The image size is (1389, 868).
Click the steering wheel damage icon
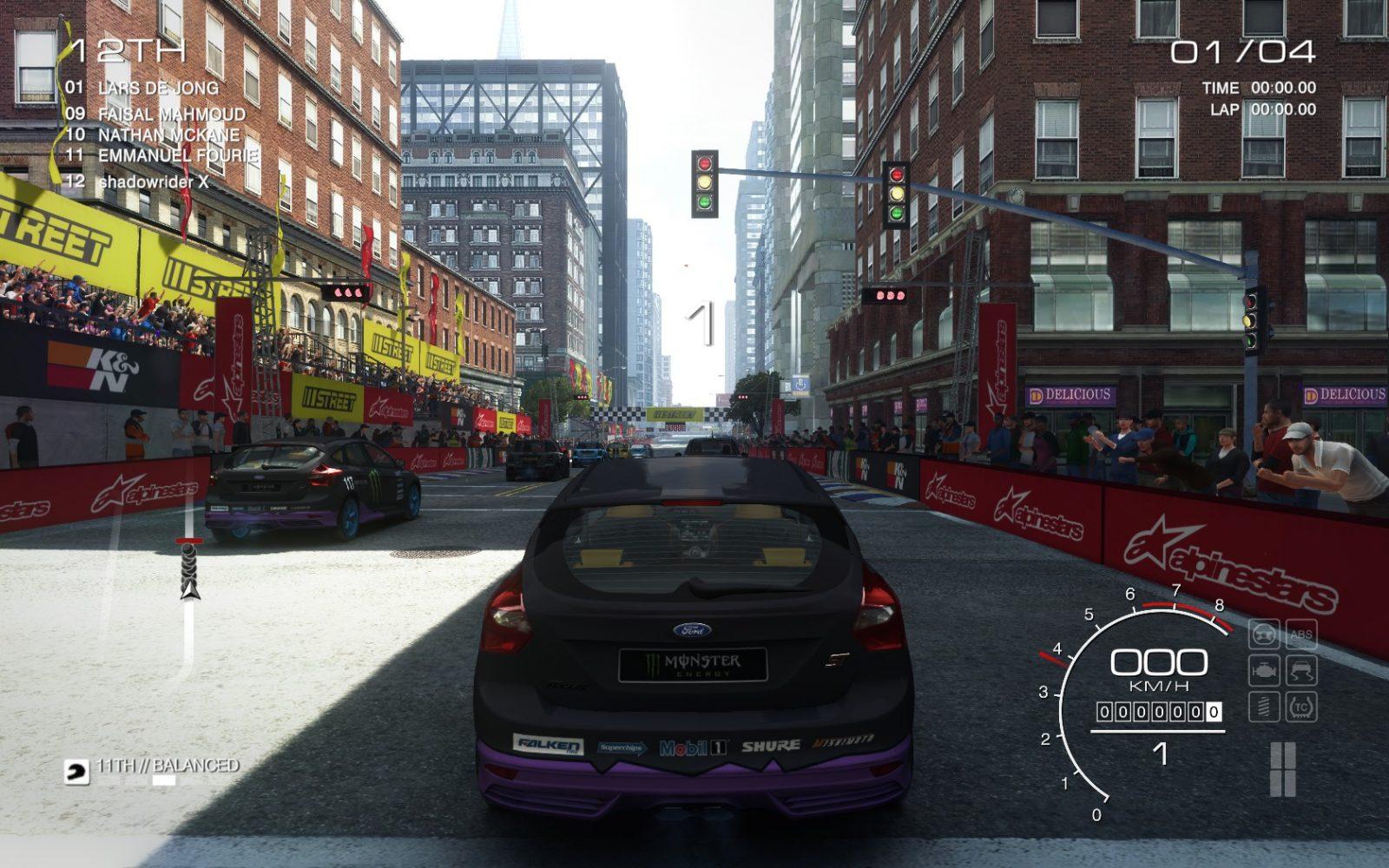coord(1264,635)
